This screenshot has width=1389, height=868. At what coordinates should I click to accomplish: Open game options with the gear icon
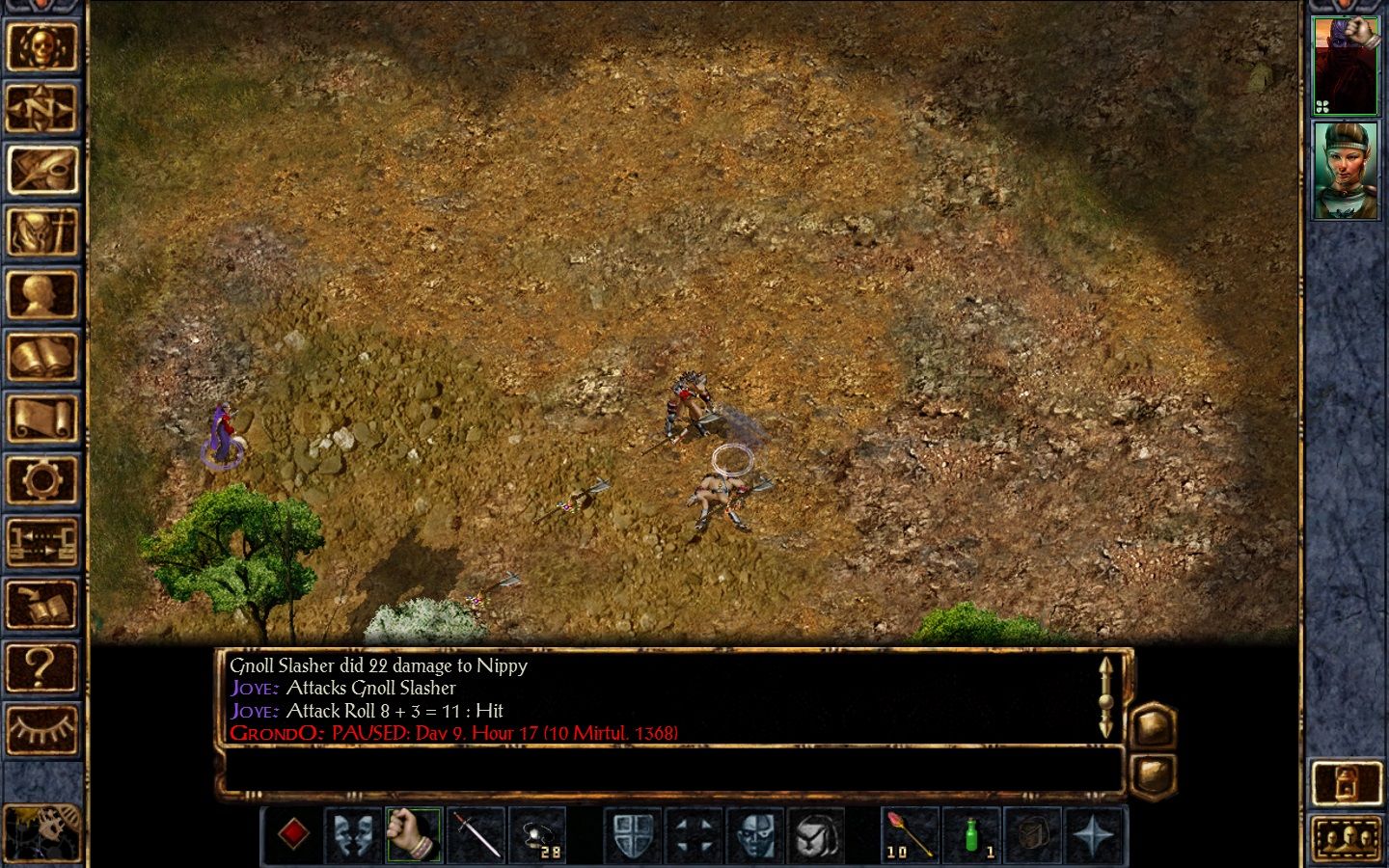[x=41, y=480]
